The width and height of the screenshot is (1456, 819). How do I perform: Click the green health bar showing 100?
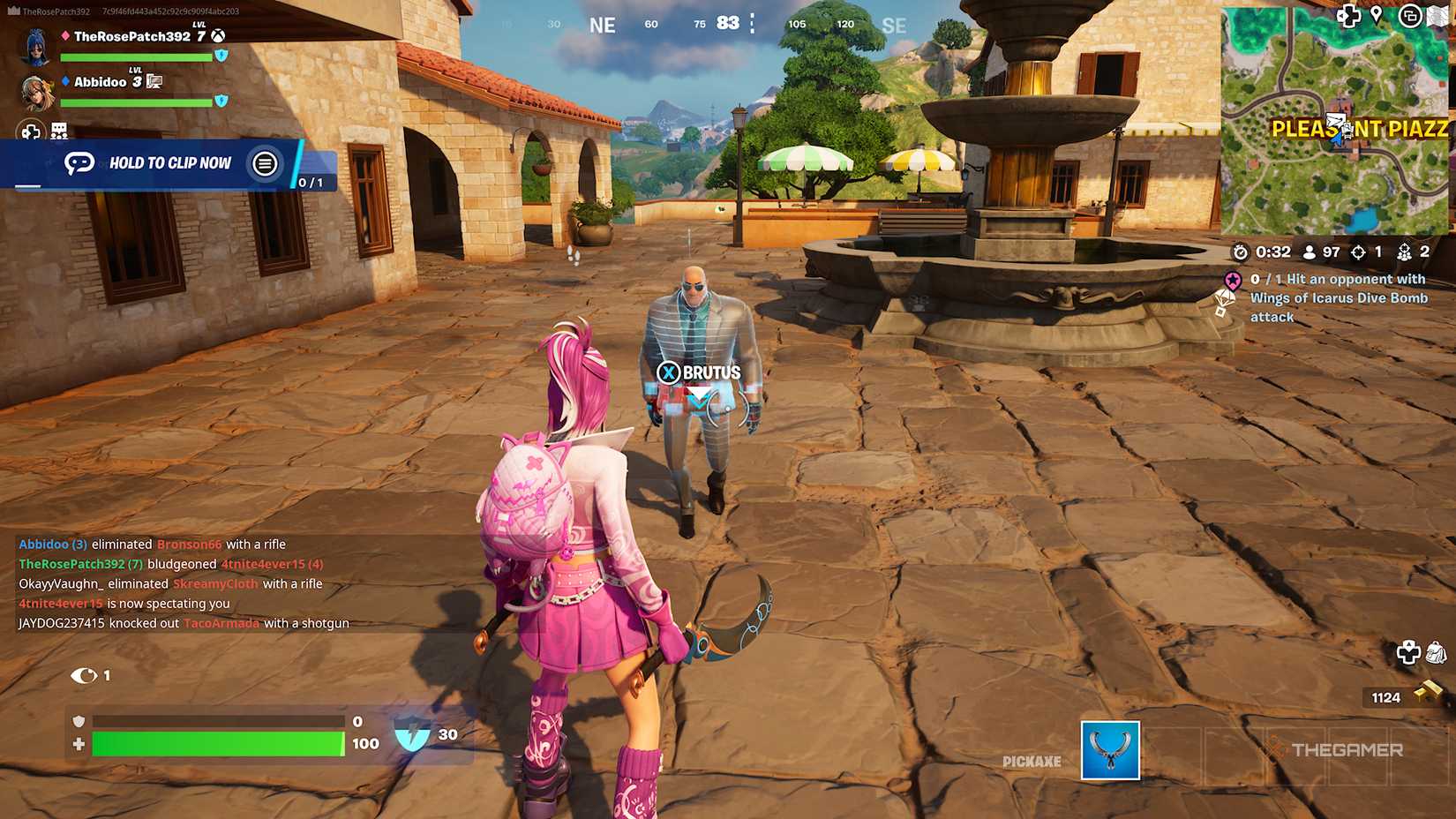tap(216, 744)
